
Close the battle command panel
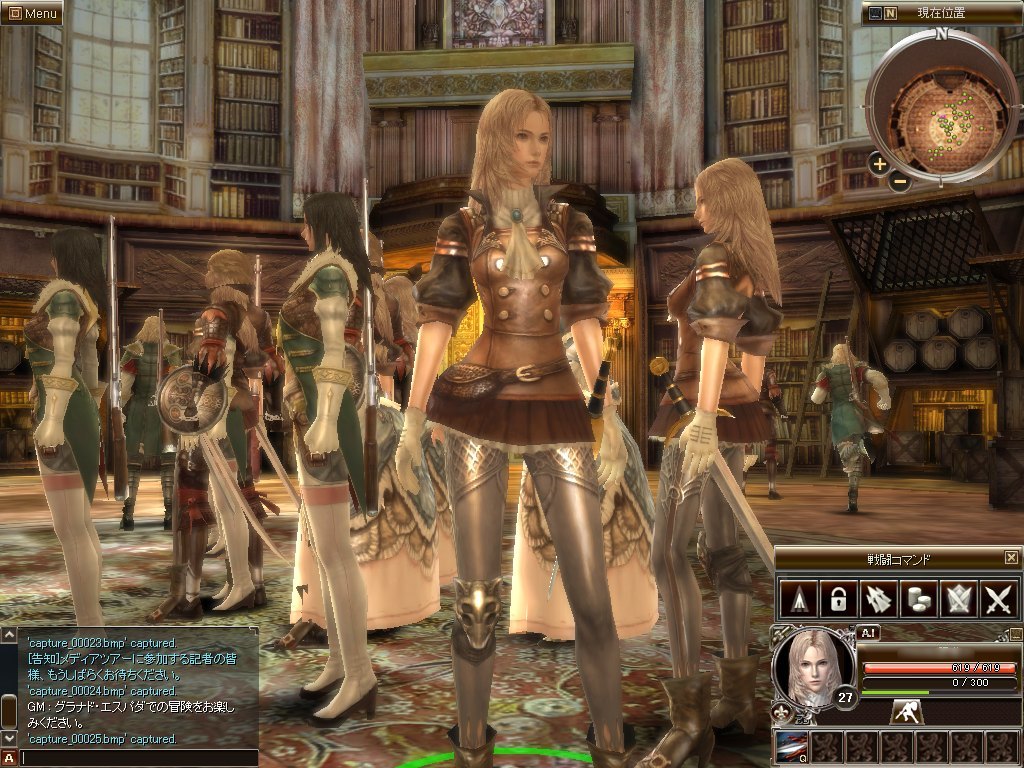1011,557
